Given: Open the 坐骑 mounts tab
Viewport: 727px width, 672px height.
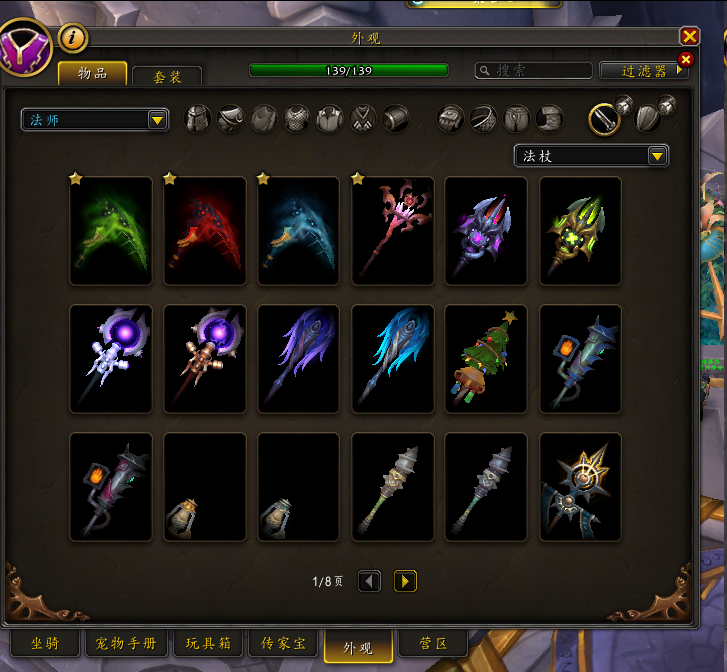Looking at the screenshot, I should pyautogui.click(x=43, y=643).
